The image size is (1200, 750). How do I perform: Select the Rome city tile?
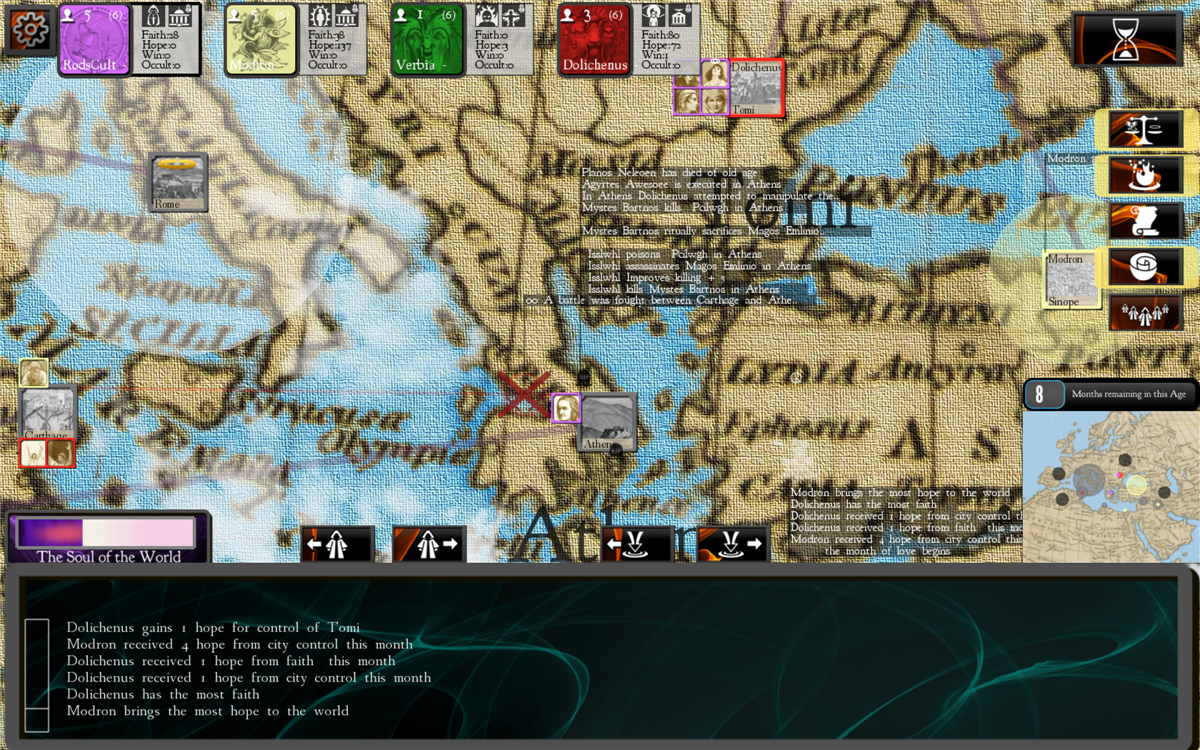click(x=179, y=183)
